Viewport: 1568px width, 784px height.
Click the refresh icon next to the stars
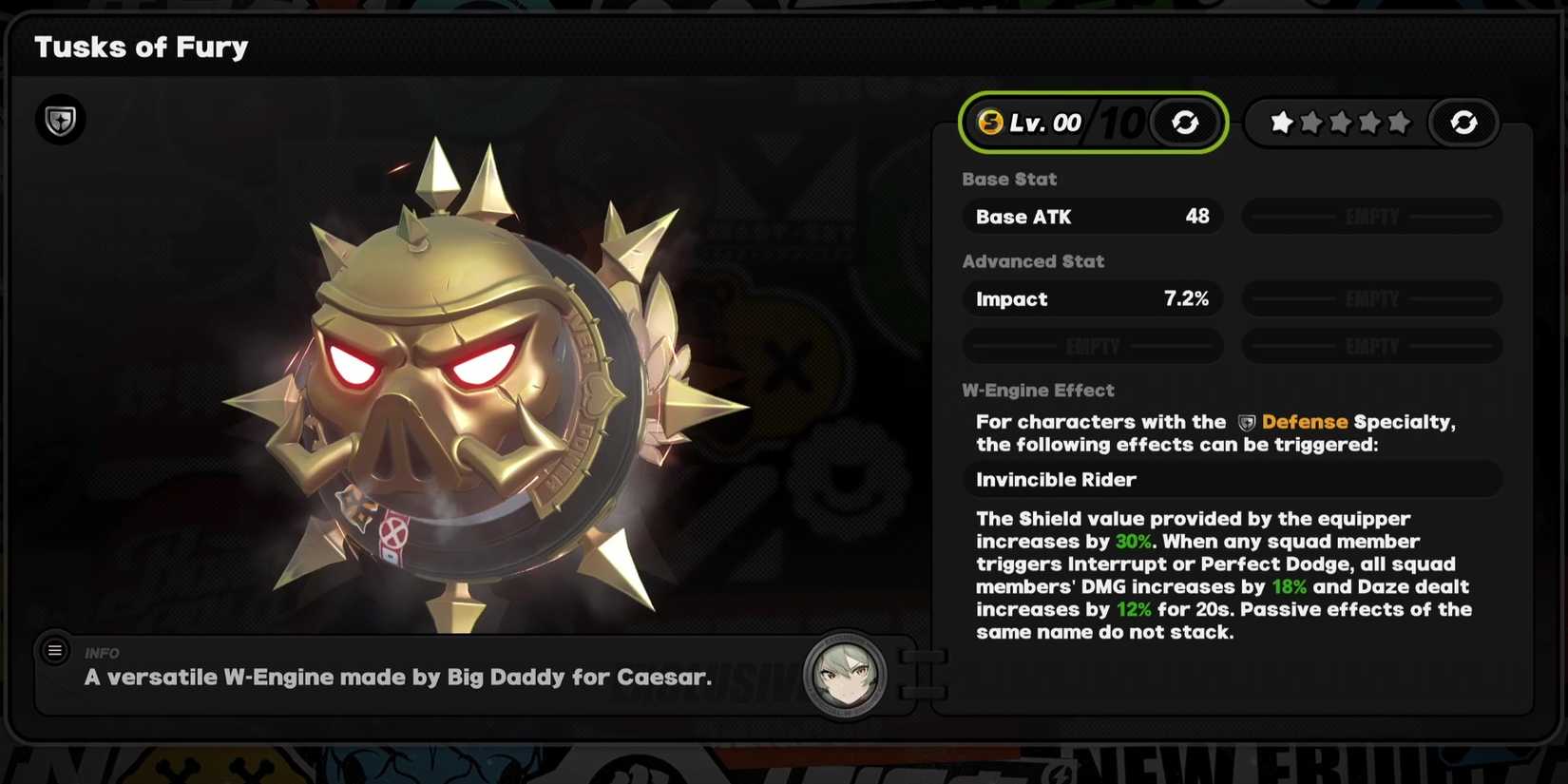coord(1463,122)
